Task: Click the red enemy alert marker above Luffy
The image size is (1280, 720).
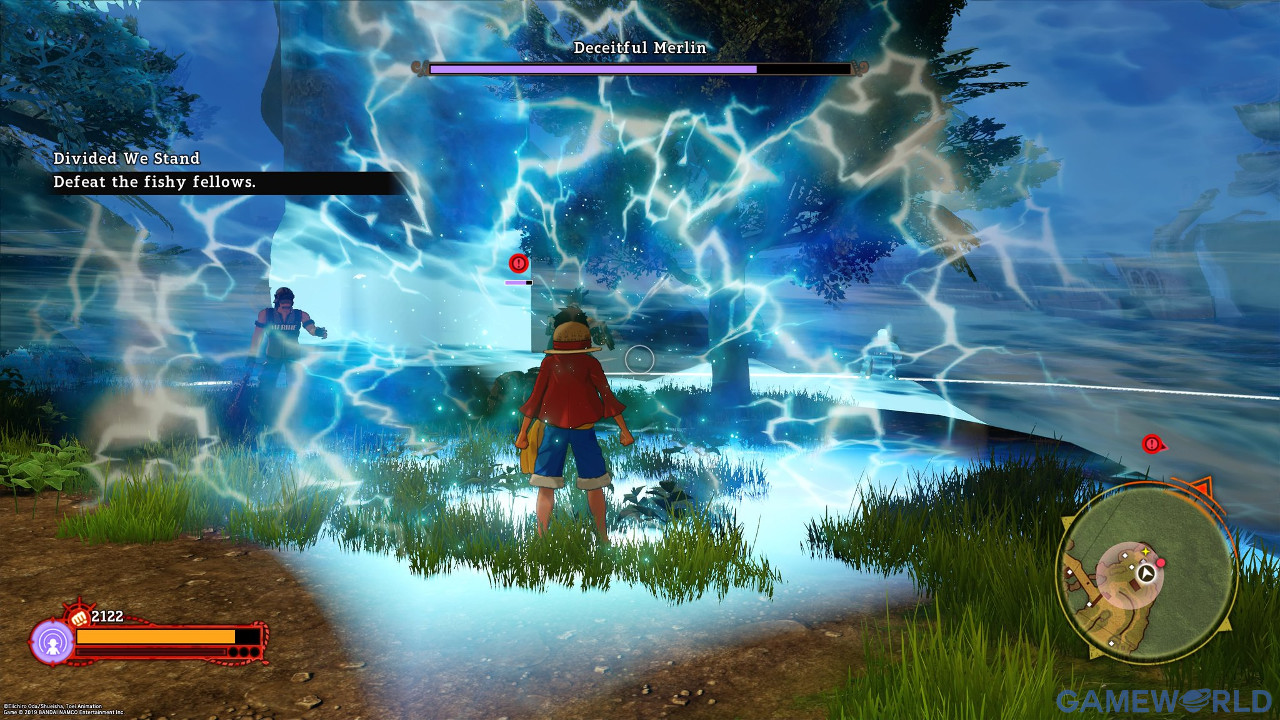Action: pos(518,263)
